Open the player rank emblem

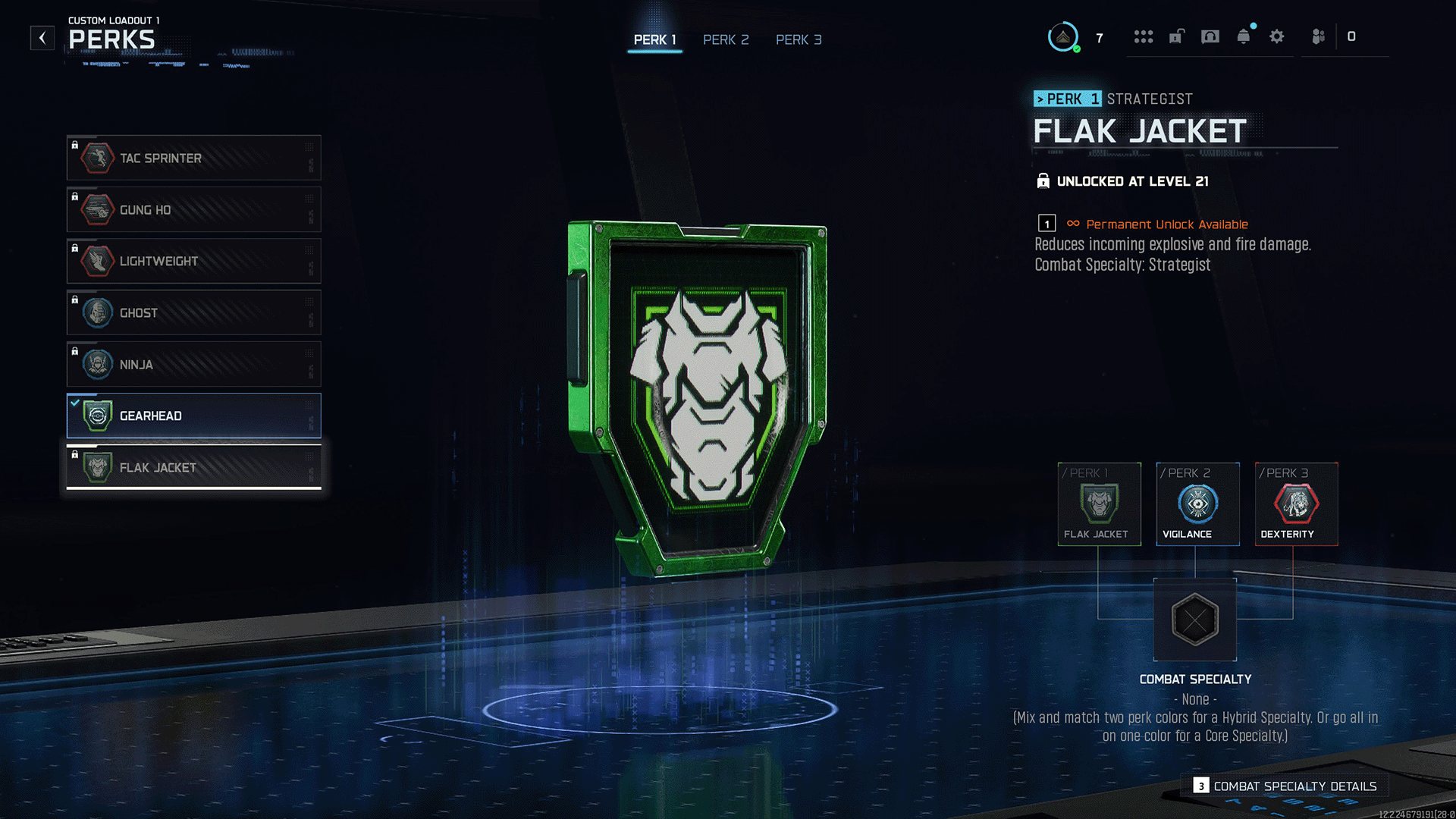pos(1063,37)
